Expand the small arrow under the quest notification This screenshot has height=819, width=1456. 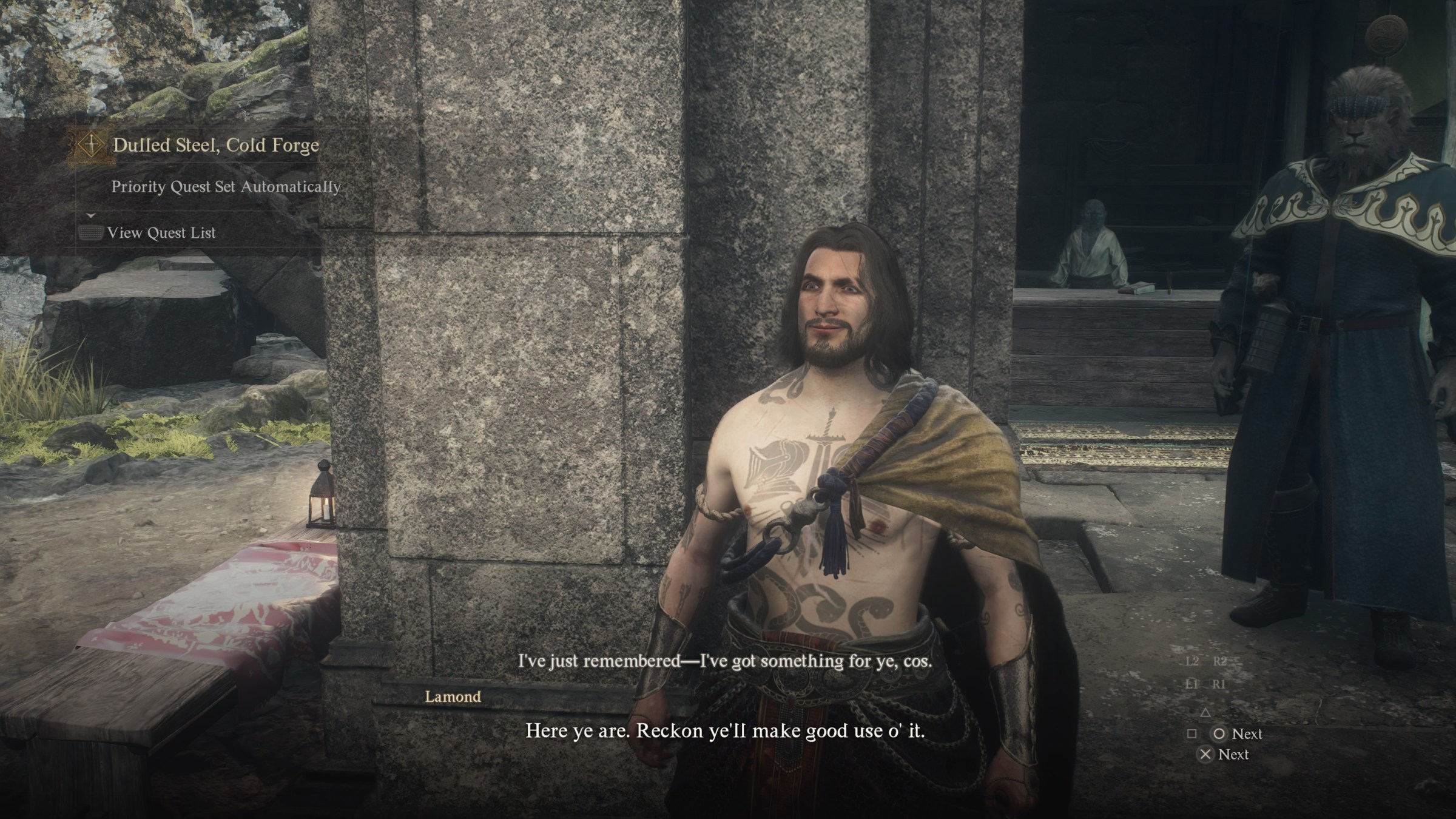(91, 215)
